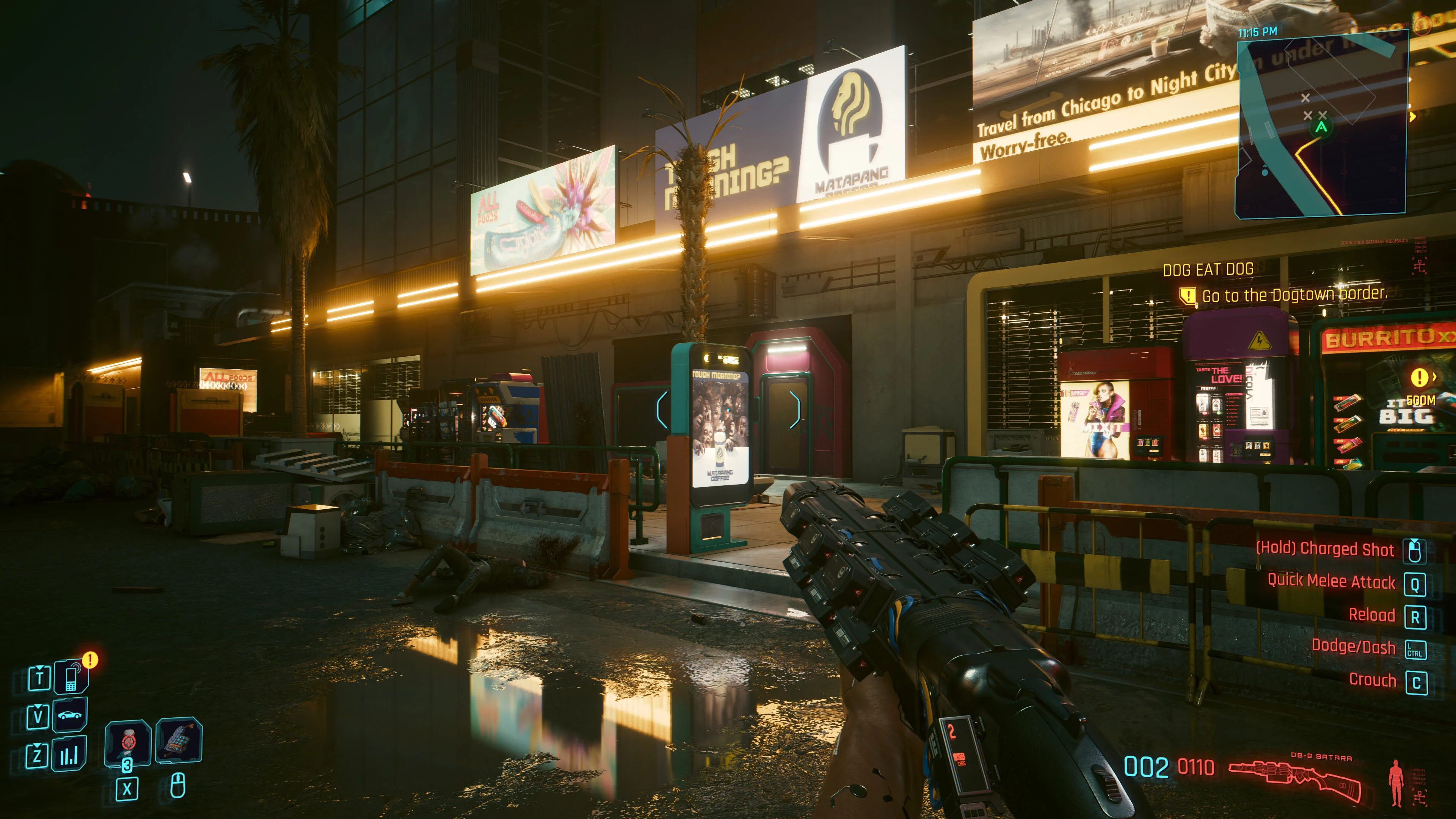1456x819 pixels.
Task: Select the vehicle call car icon
Action: [x=69, y=715]
